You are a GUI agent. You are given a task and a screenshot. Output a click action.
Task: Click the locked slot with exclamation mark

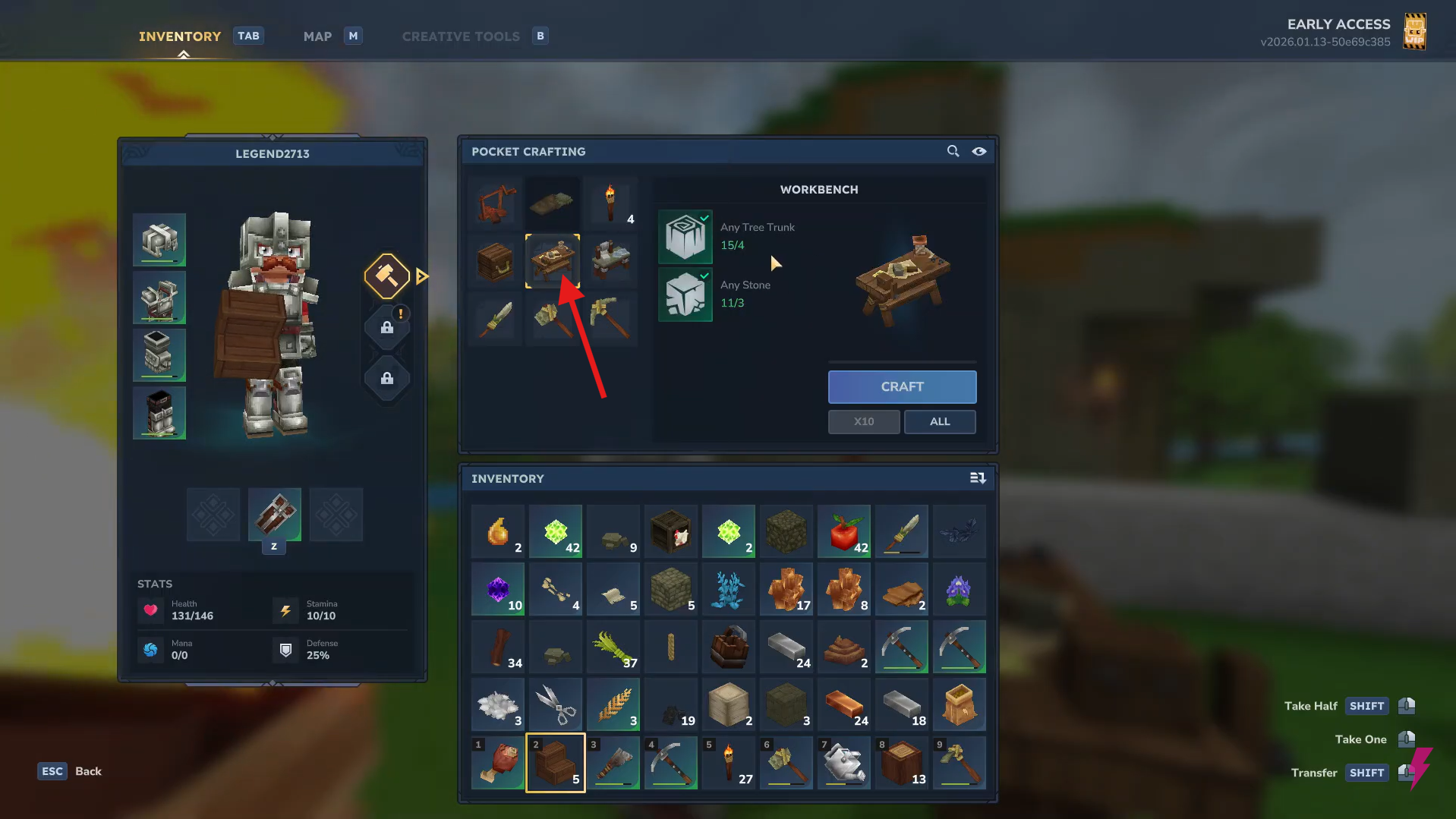coord(386,328)
